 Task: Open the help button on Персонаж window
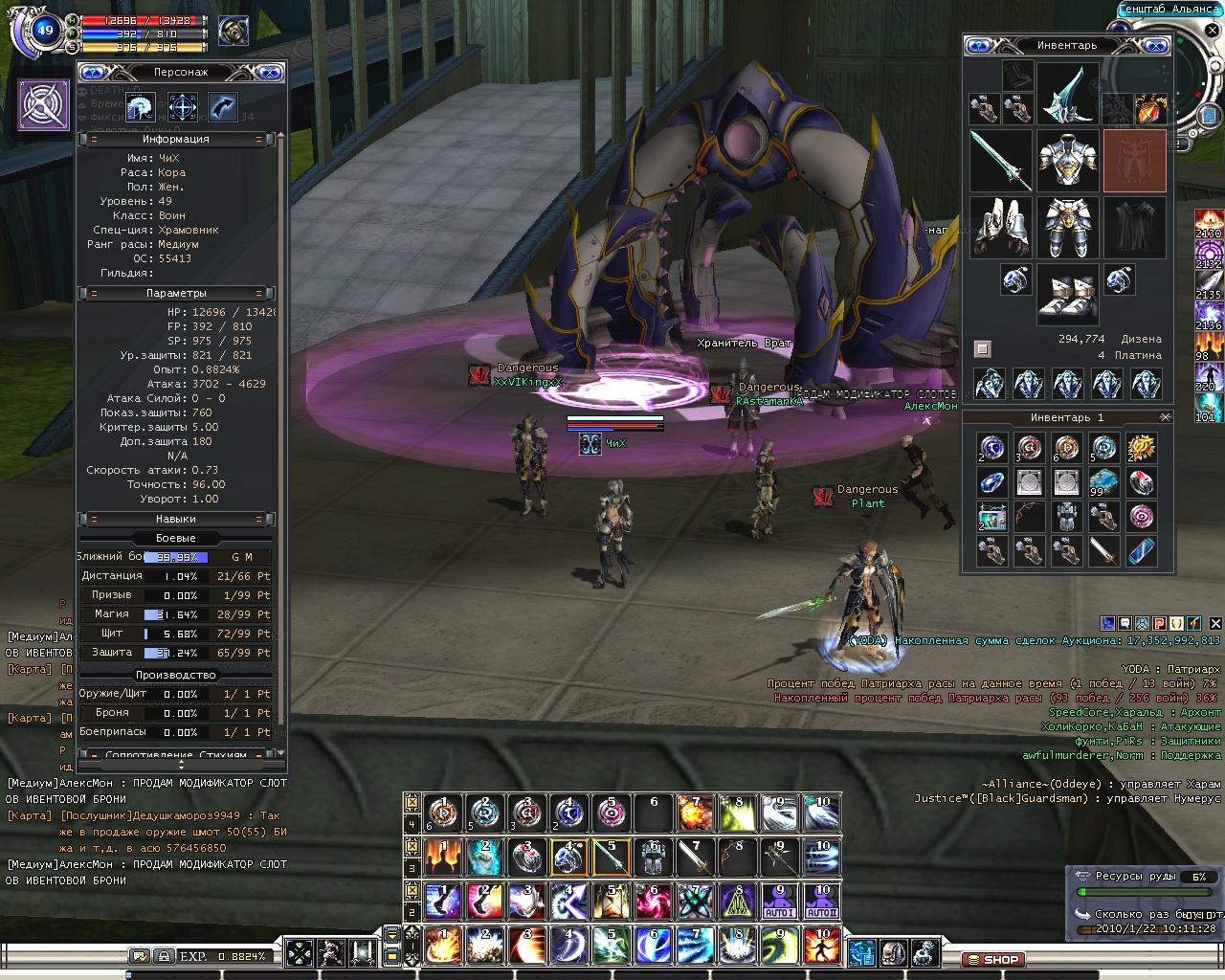click(x=92, y=72)
